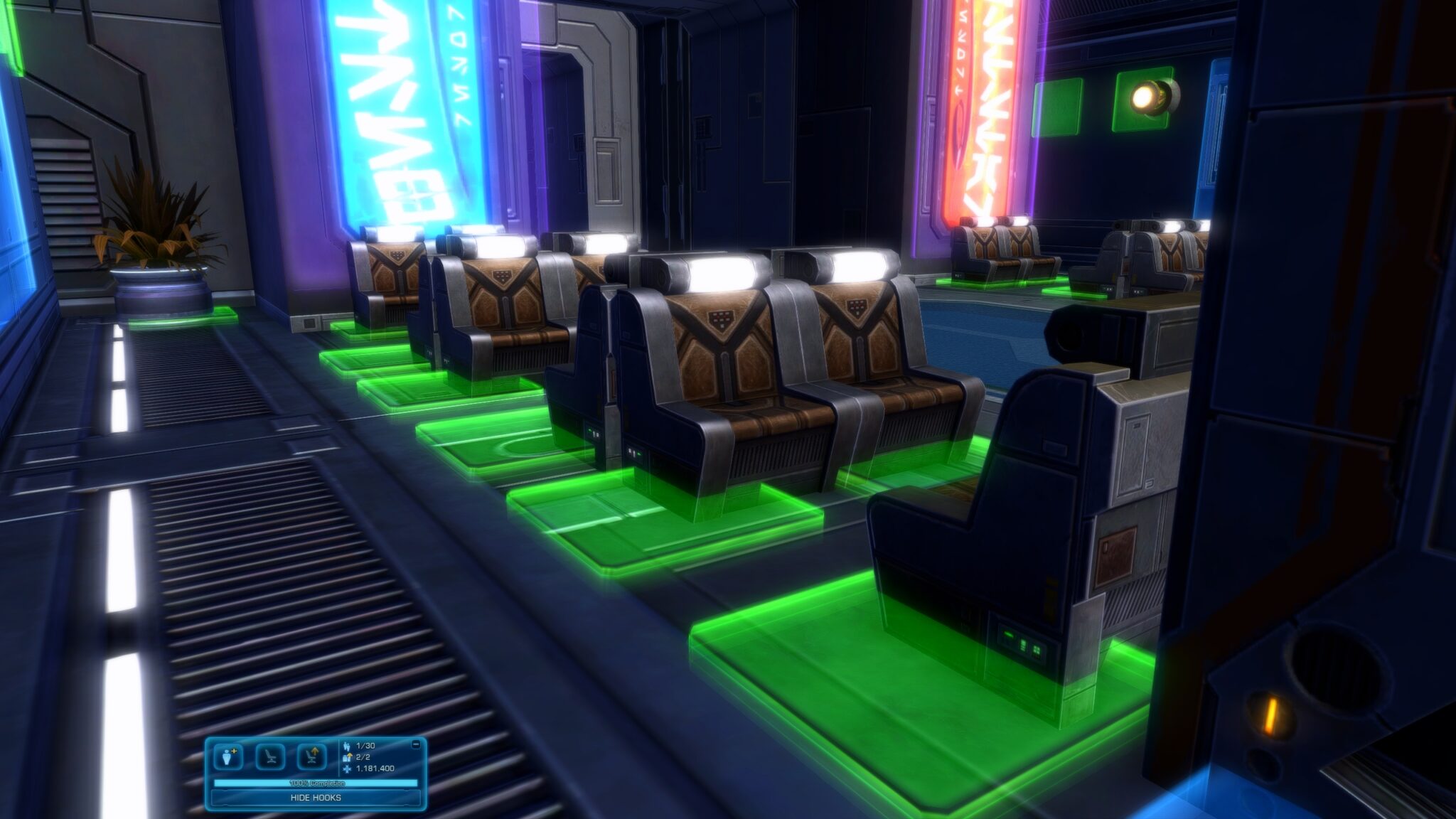This screenshot has width=1456, height=819.
Task: Click the 1/30 occupants counter text
Action: click(365, 746)
